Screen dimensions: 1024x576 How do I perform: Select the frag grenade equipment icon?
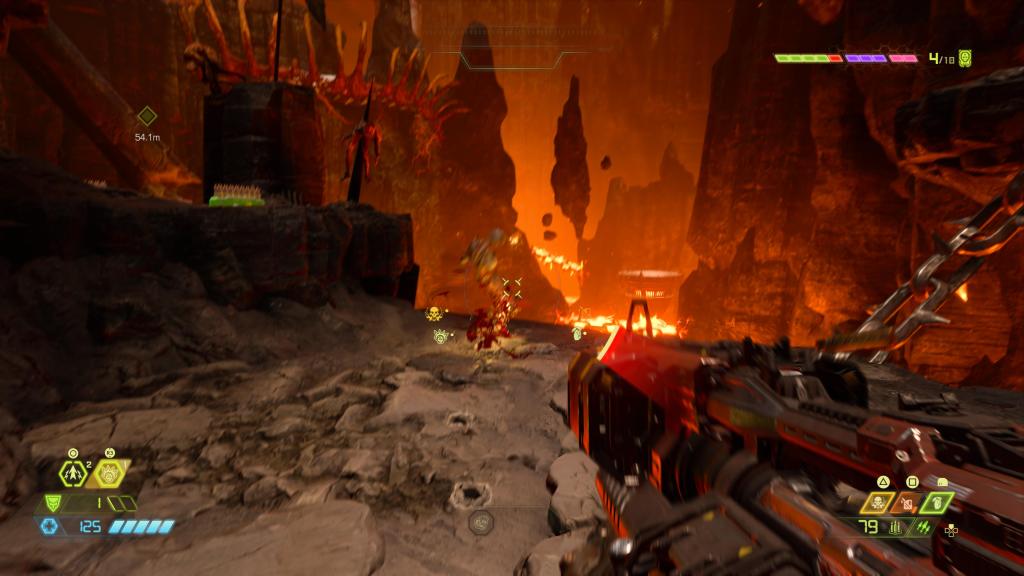pos(74,473)
